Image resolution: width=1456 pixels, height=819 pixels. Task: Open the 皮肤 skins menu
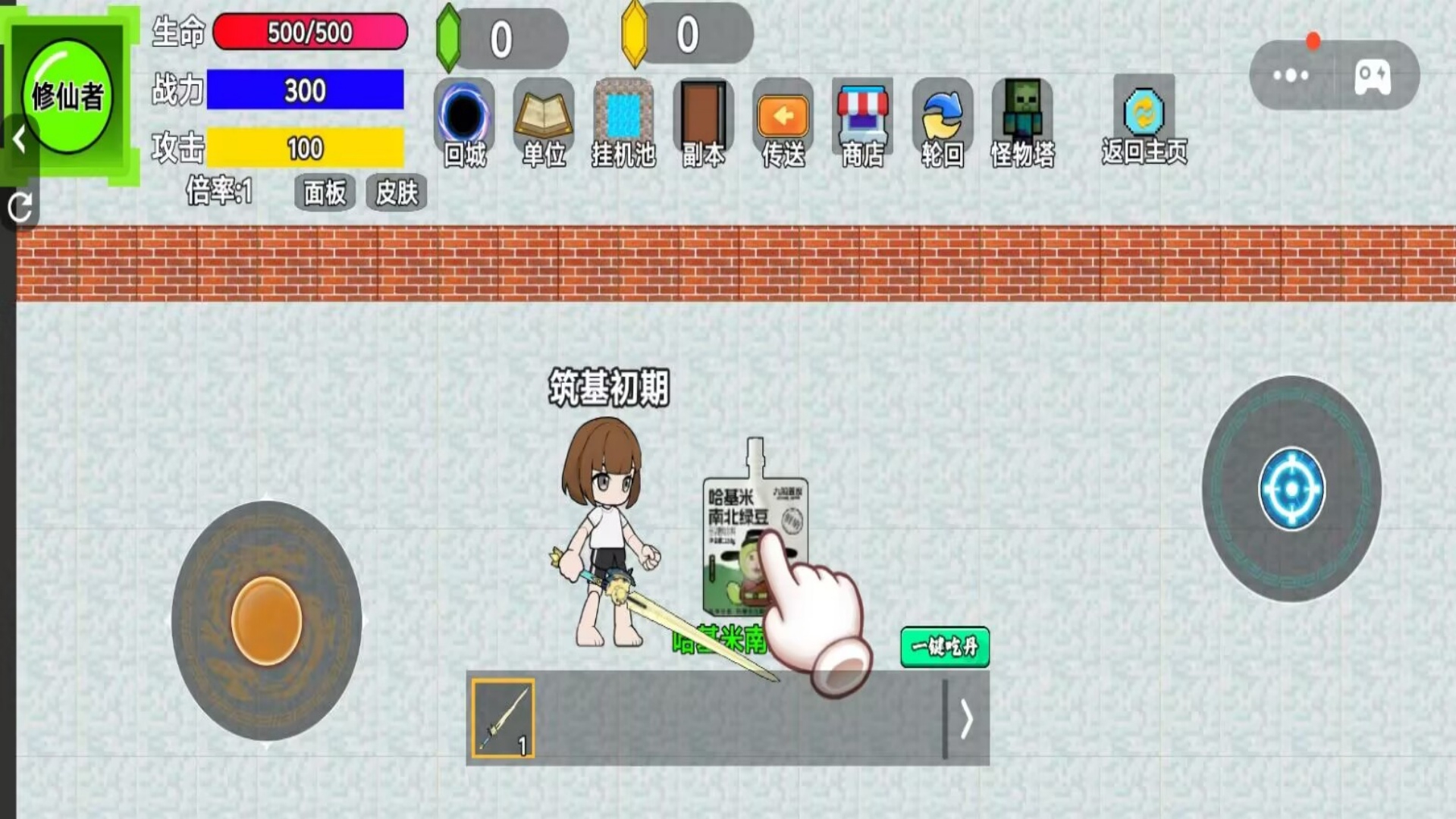click(396, 193)
